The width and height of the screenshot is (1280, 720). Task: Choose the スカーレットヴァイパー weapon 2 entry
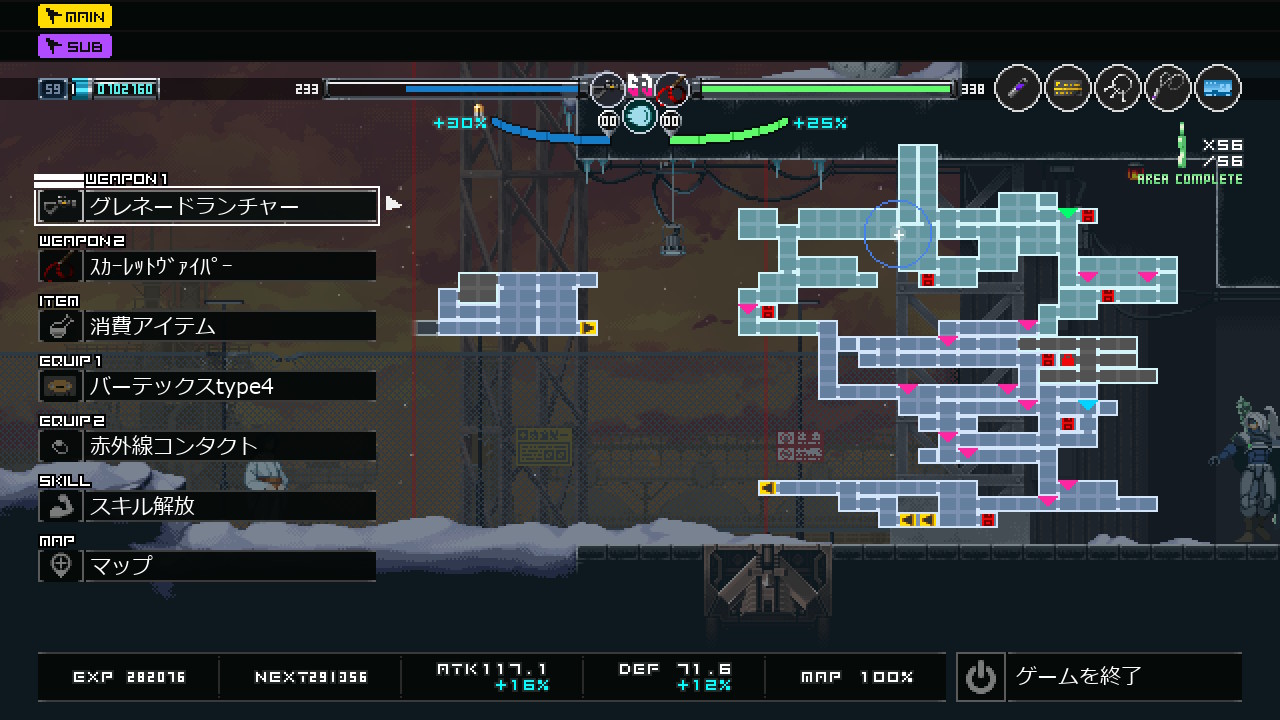207,266
